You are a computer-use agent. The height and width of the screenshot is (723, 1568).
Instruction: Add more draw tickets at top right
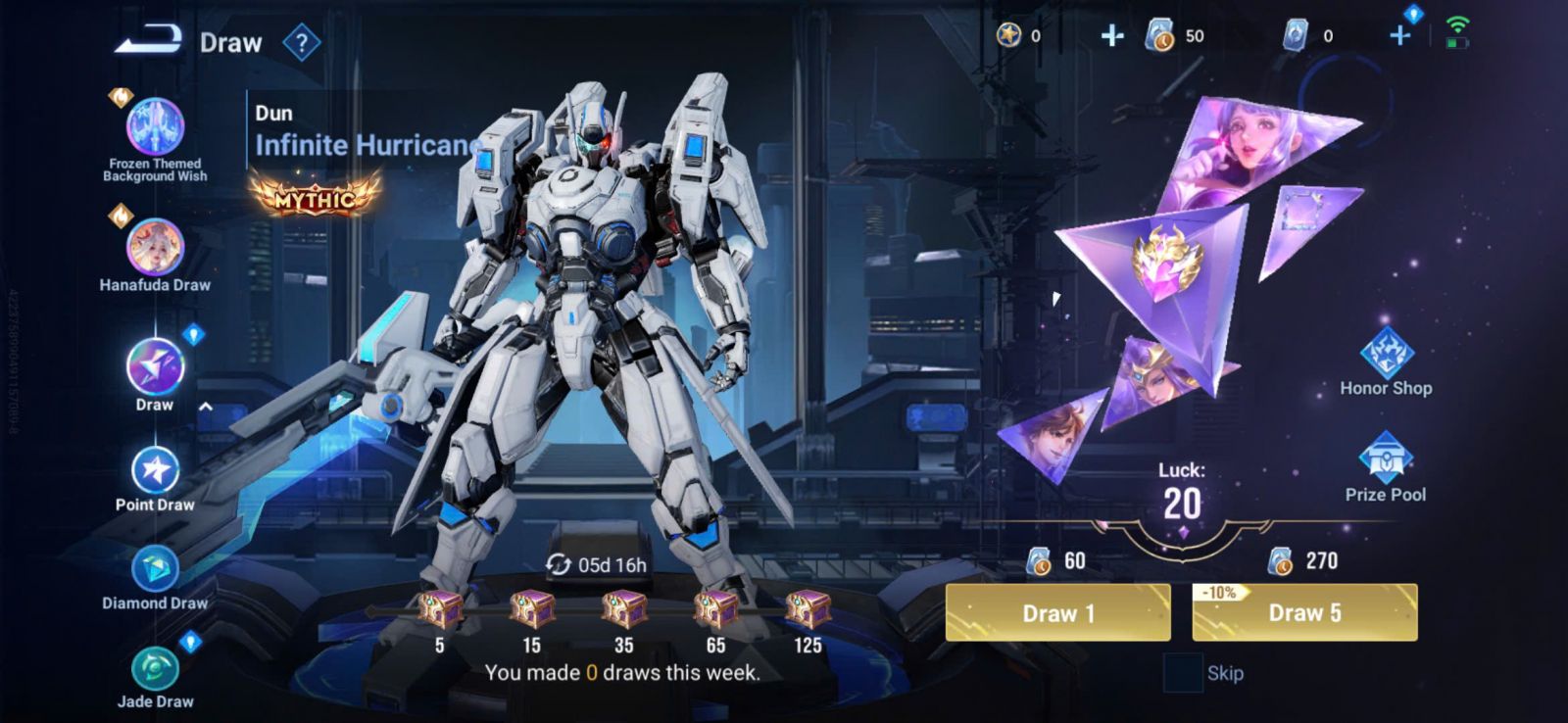coord(1399,36)
